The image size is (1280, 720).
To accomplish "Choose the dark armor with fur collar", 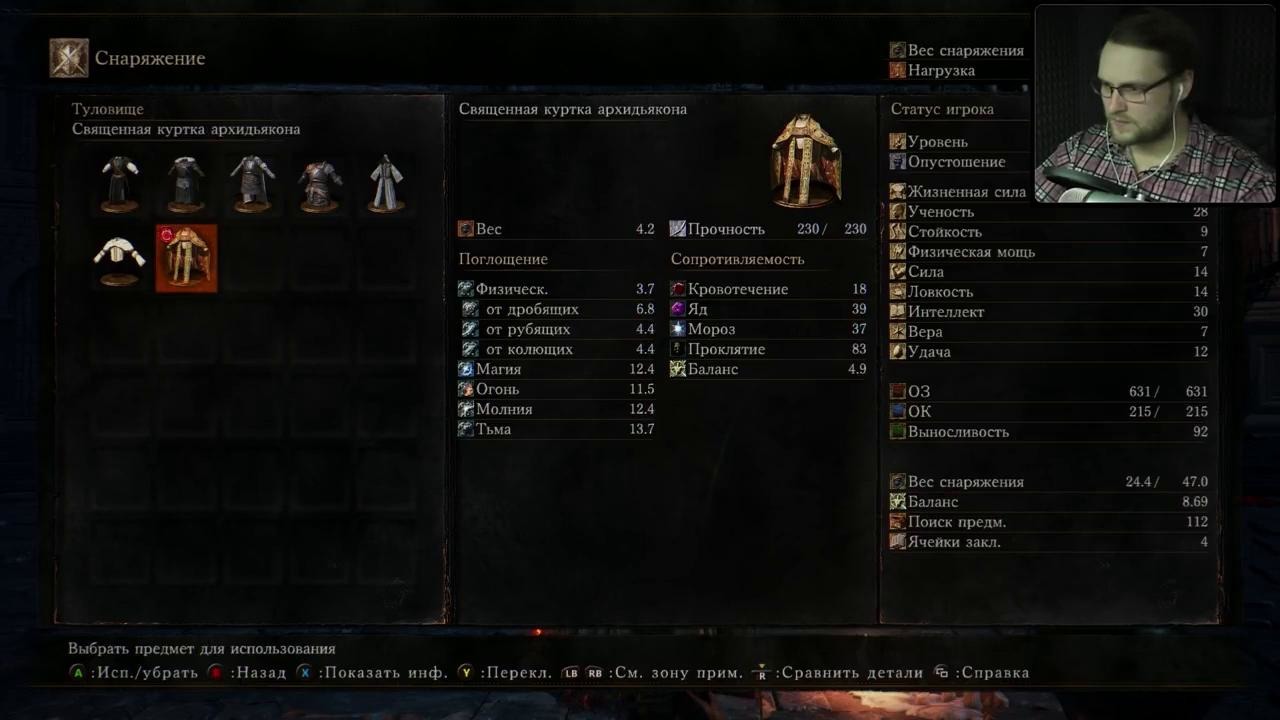I will tap(186, 183).
